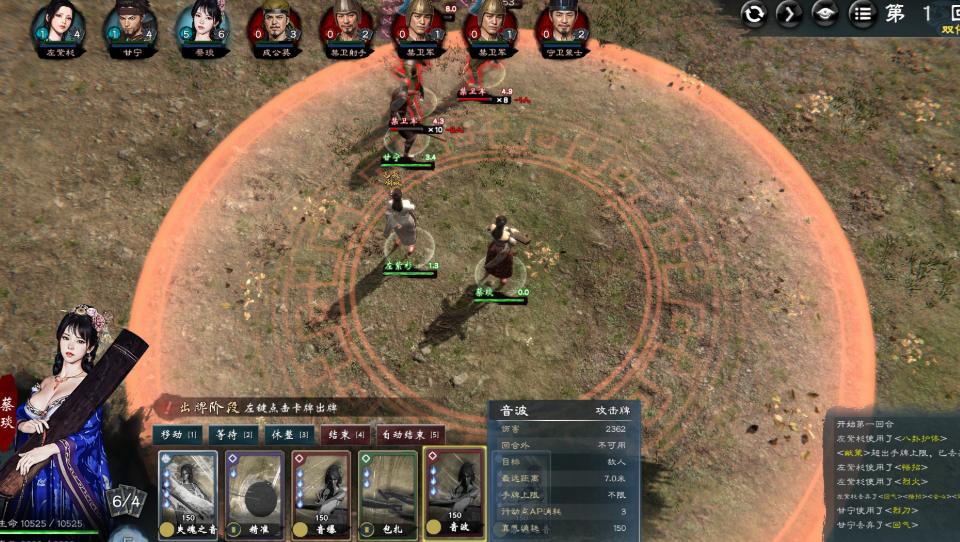Choose the 音爆 attack card
The height and width of the screenshot is (542, 960).
(321, 495)
